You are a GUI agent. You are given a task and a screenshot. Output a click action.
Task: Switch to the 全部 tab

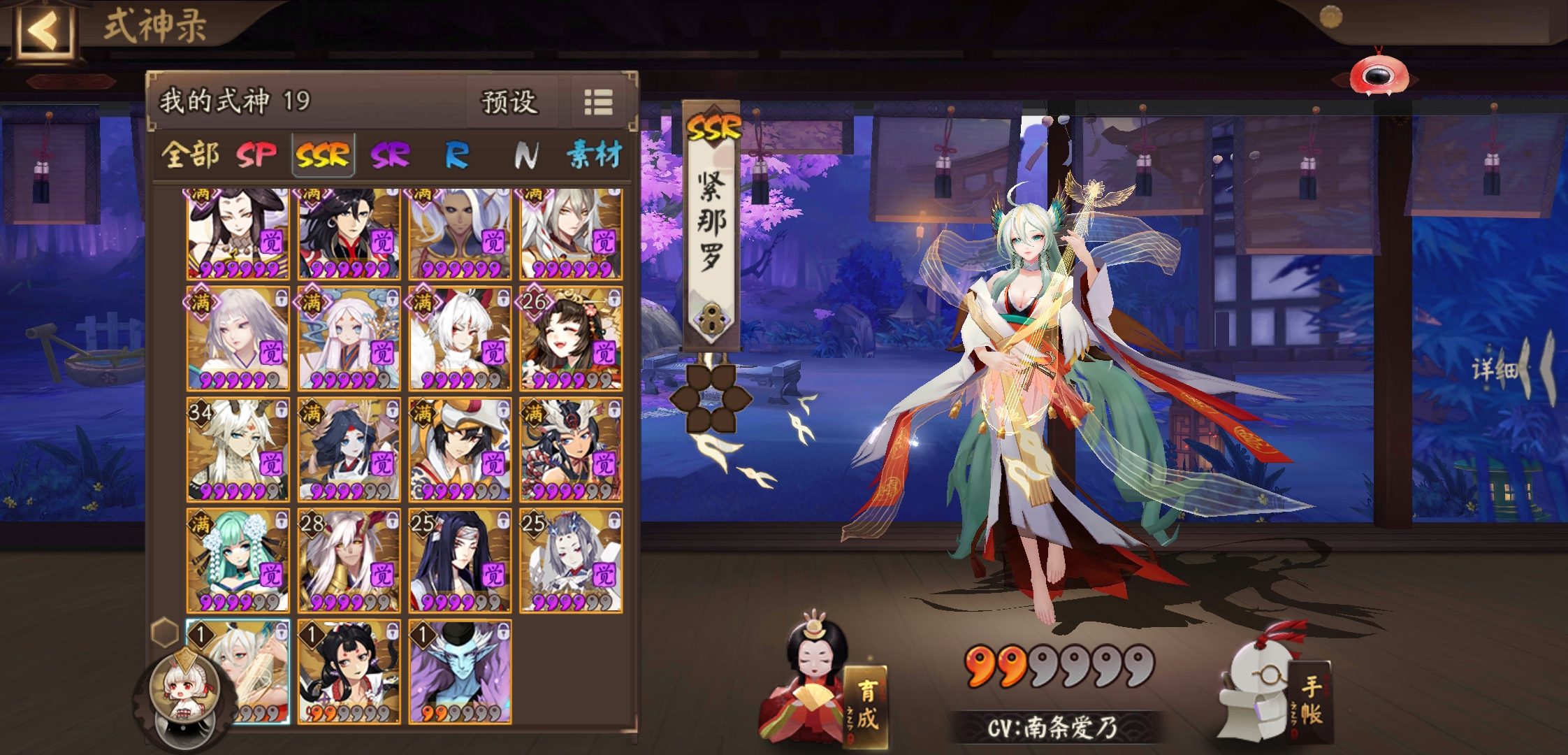[189, 154]
